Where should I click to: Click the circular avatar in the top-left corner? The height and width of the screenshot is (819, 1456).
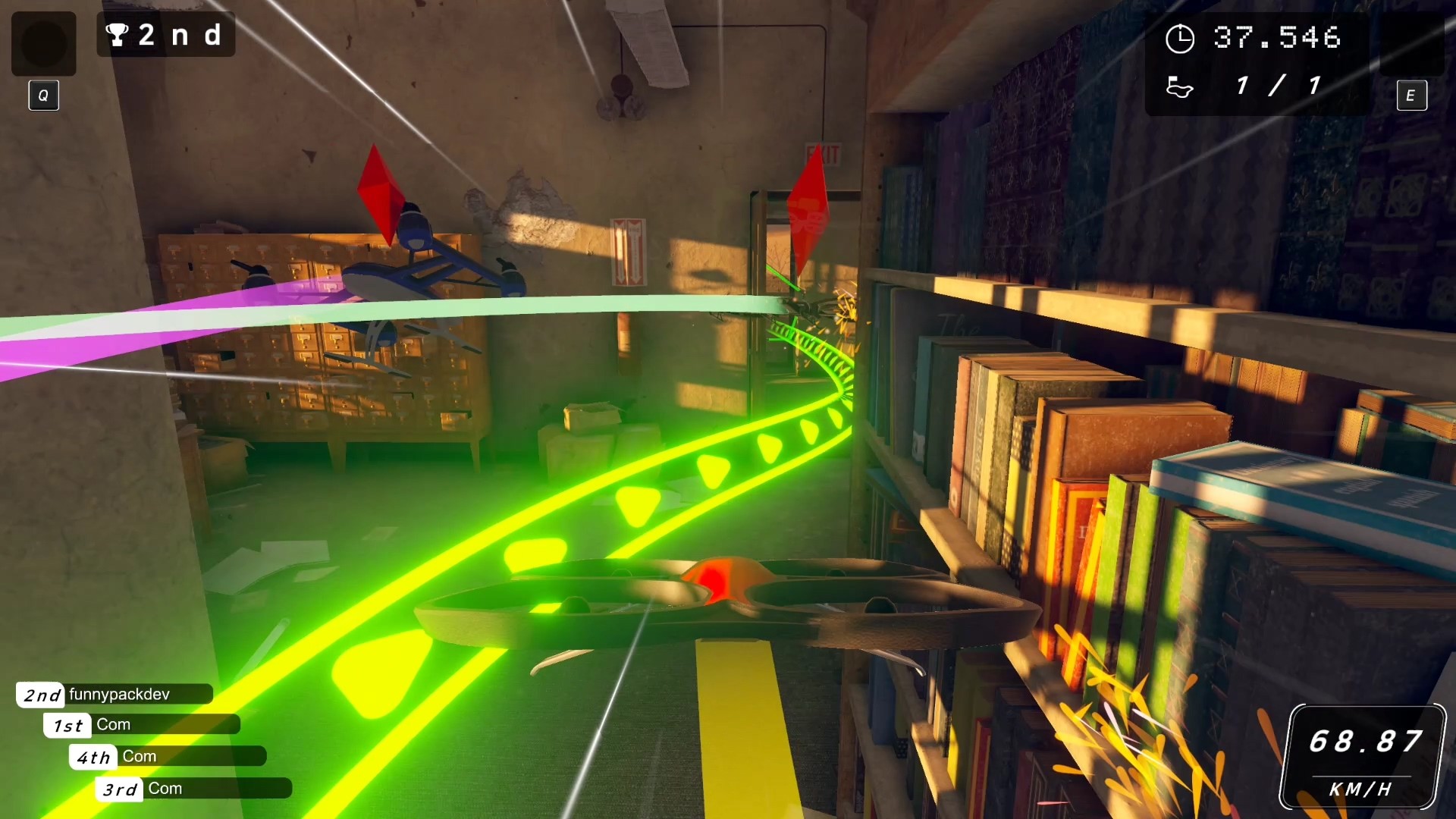tap(43, 43)
